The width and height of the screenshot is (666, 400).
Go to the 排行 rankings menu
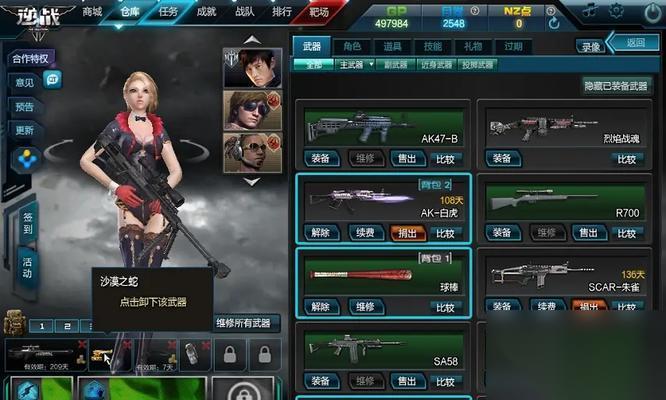point(281,12)
